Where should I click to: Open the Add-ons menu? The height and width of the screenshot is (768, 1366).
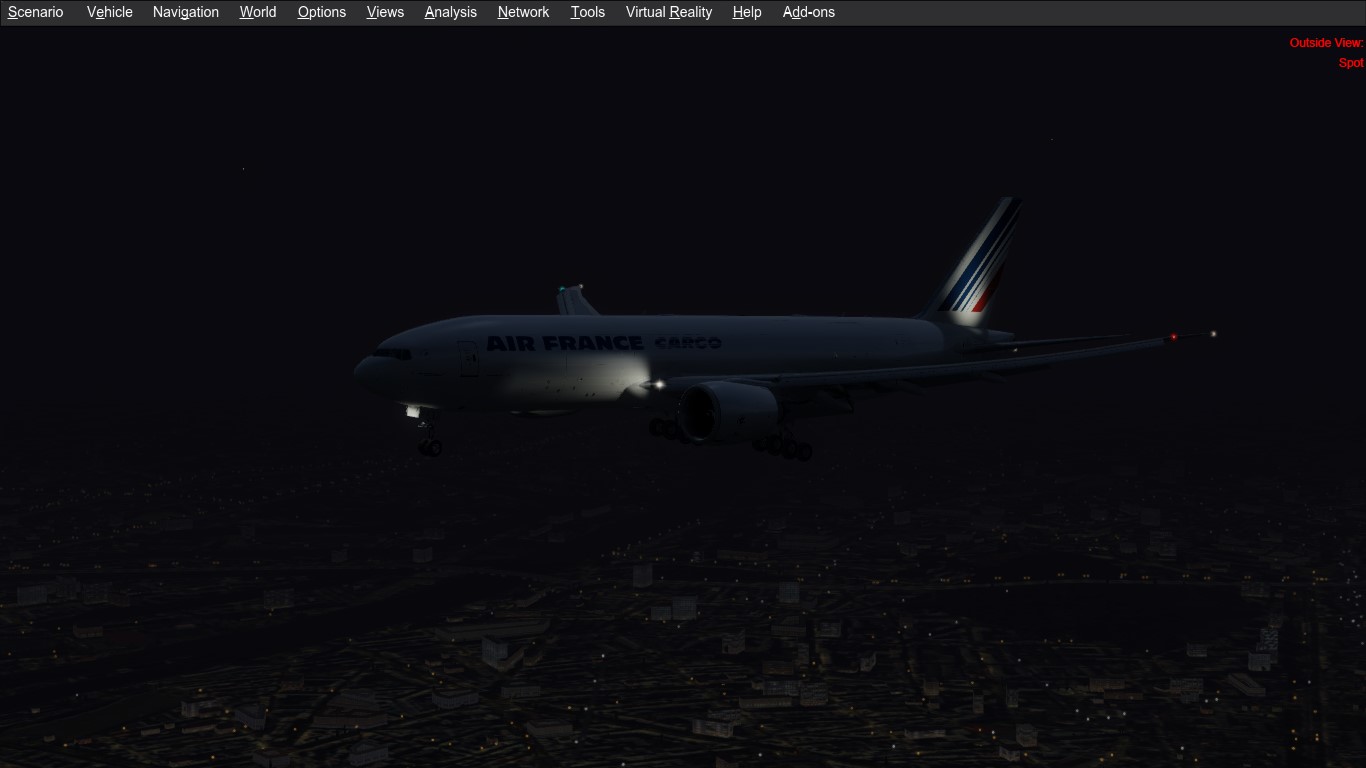(x=809, y=12)
